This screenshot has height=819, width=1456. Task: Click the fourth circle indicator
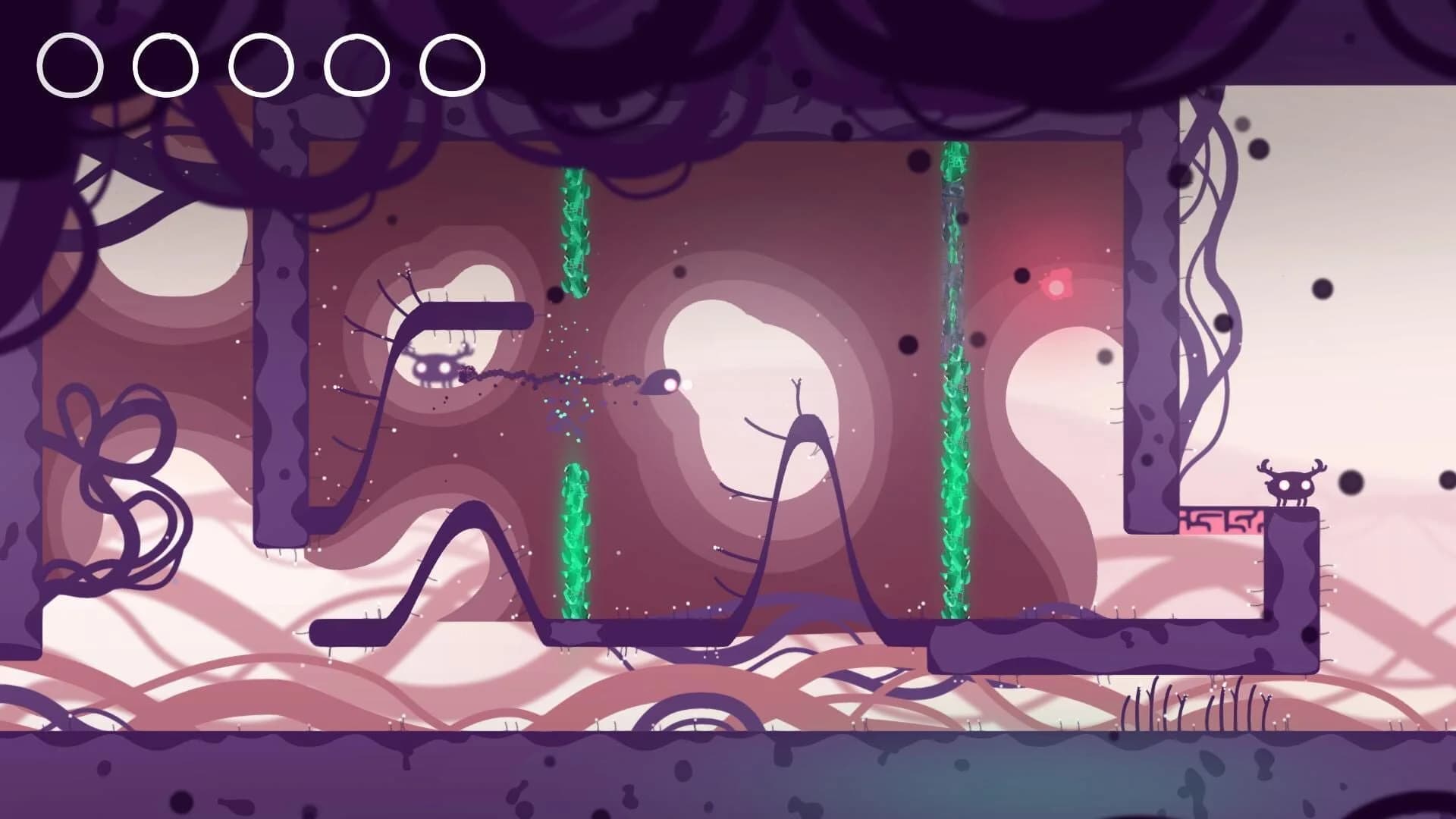[x=355, y=64]
